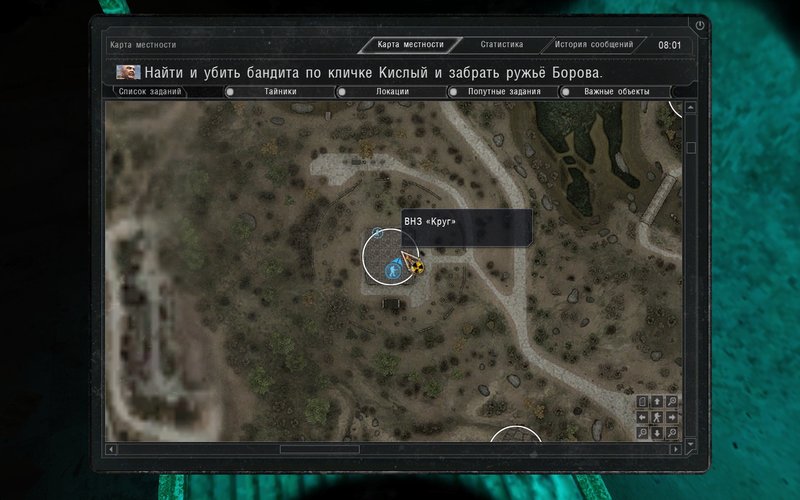Pan the map up with the arrow button
The width and height of the screenshot is (800, 500).
pyautogui.click(x=657, y=402)
